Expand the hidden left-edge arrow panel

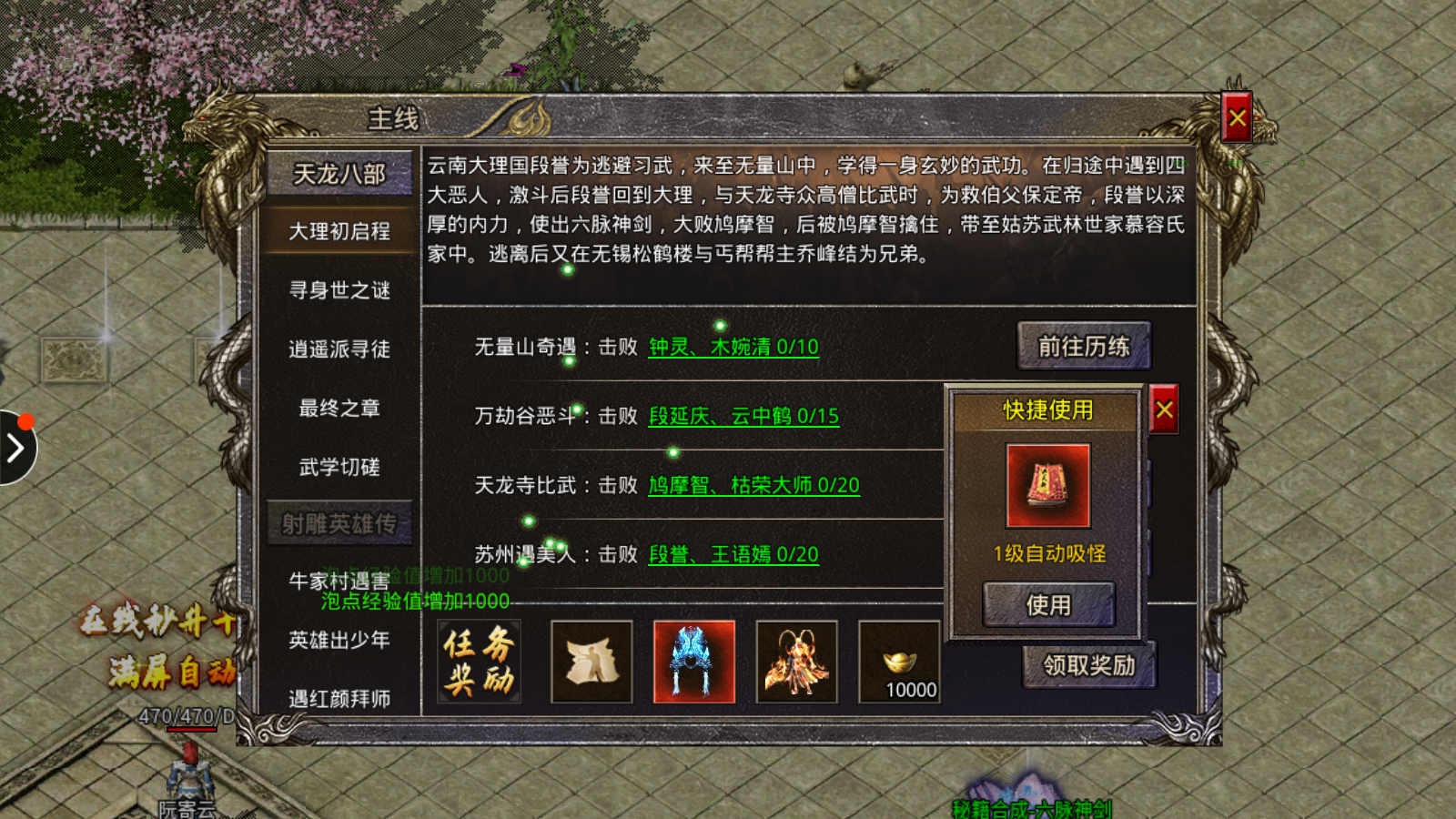coord(16,446)
